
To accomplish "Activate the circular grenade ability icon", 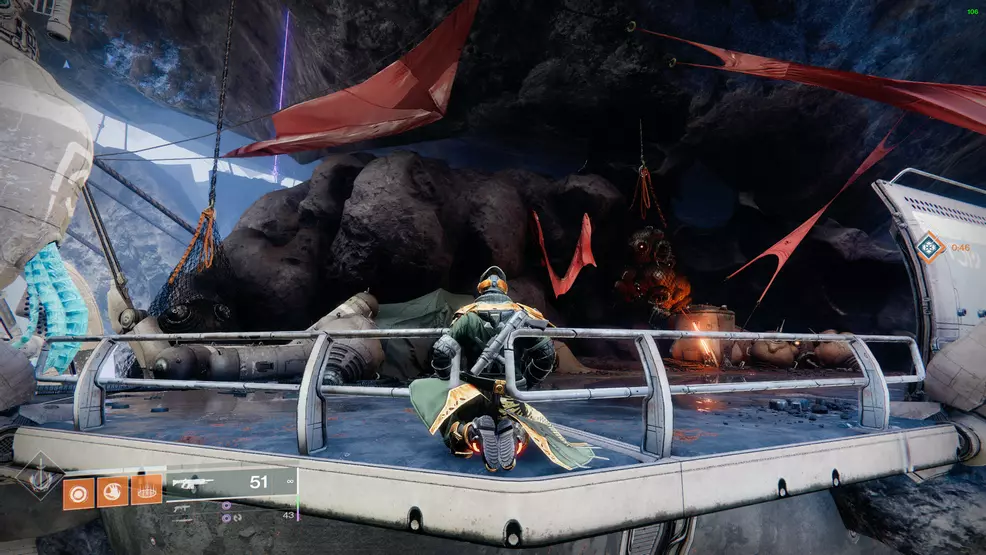I will 79,492.
